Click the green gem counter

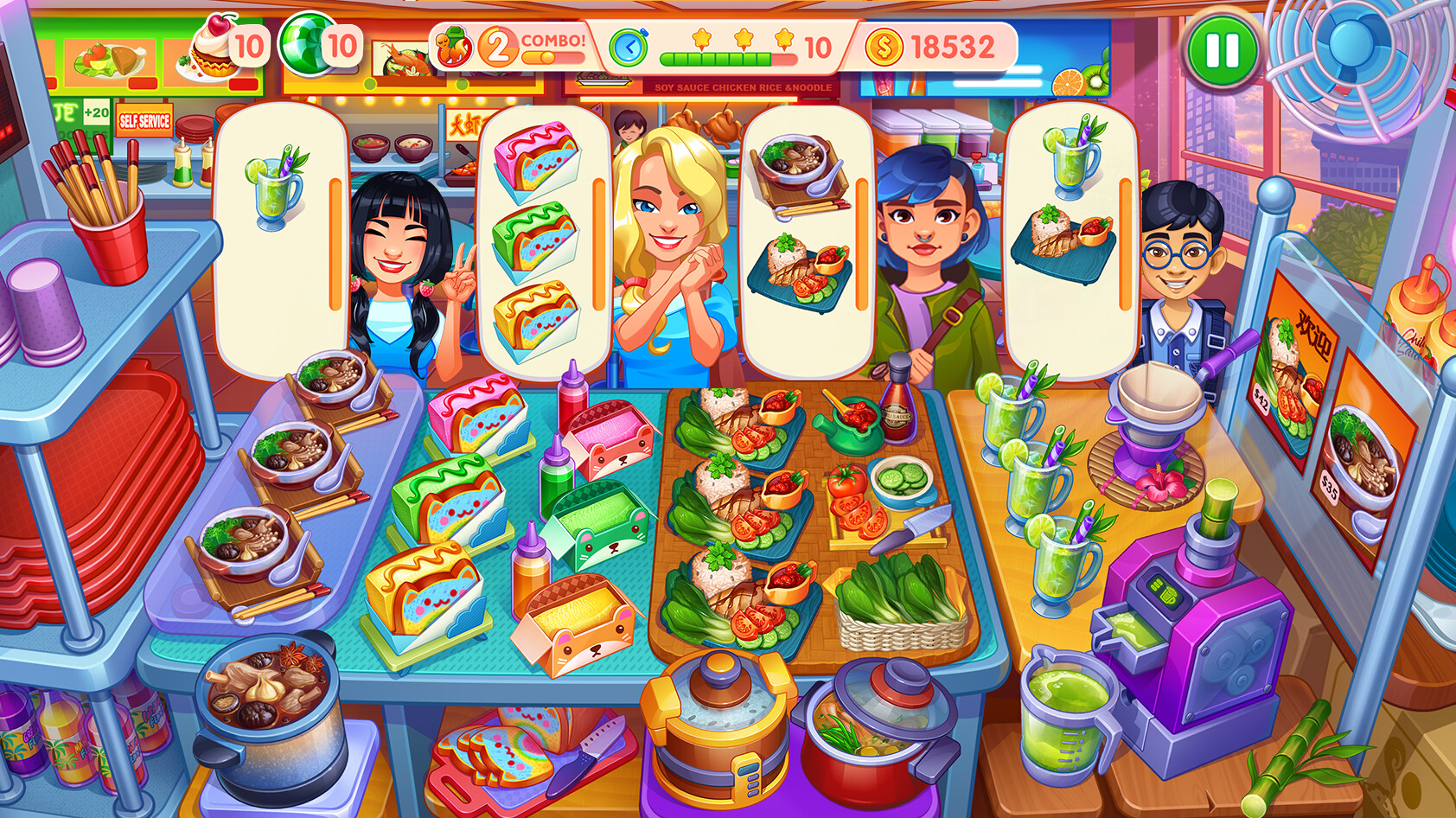307,43
